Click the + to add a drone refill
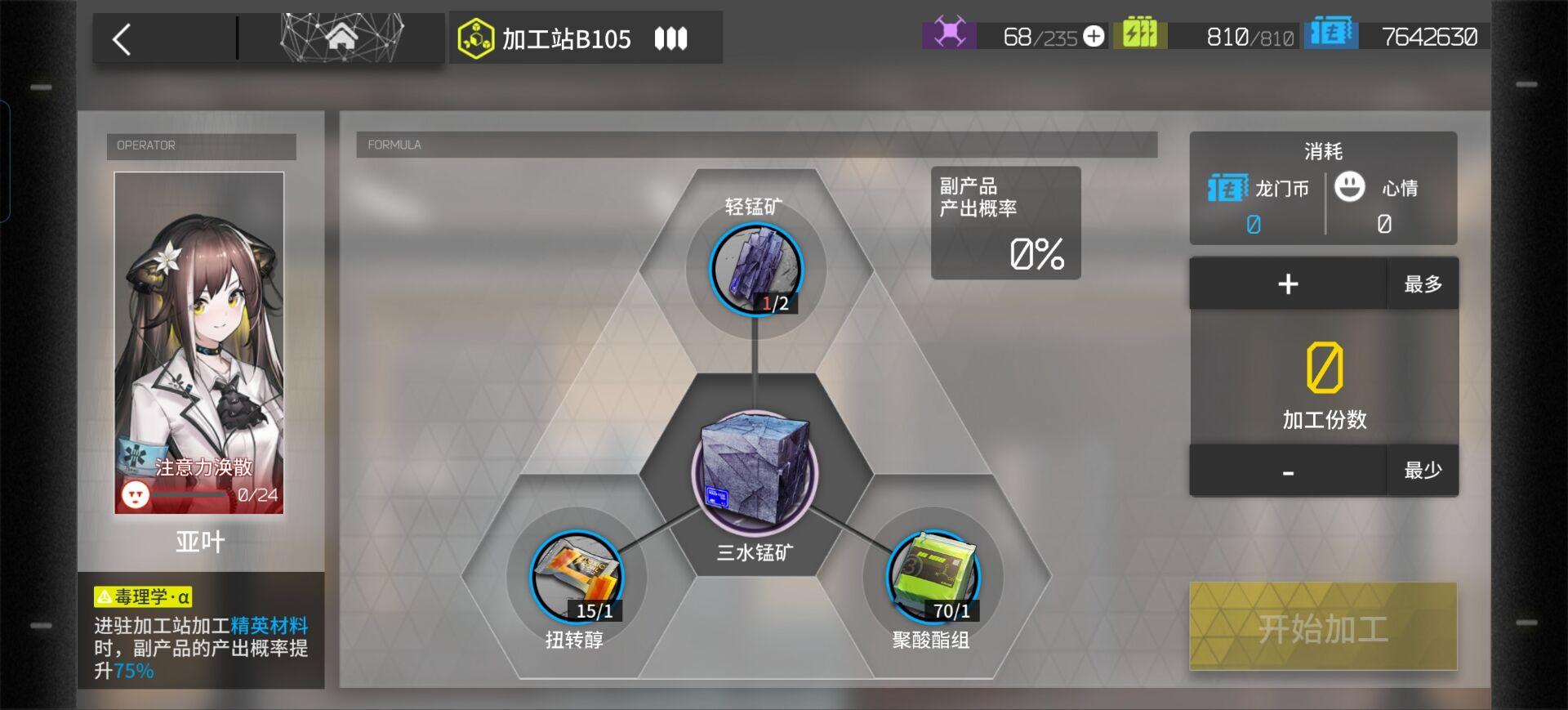The height and width of the screenshot is (710, 1568). [x=1092, y=36]
